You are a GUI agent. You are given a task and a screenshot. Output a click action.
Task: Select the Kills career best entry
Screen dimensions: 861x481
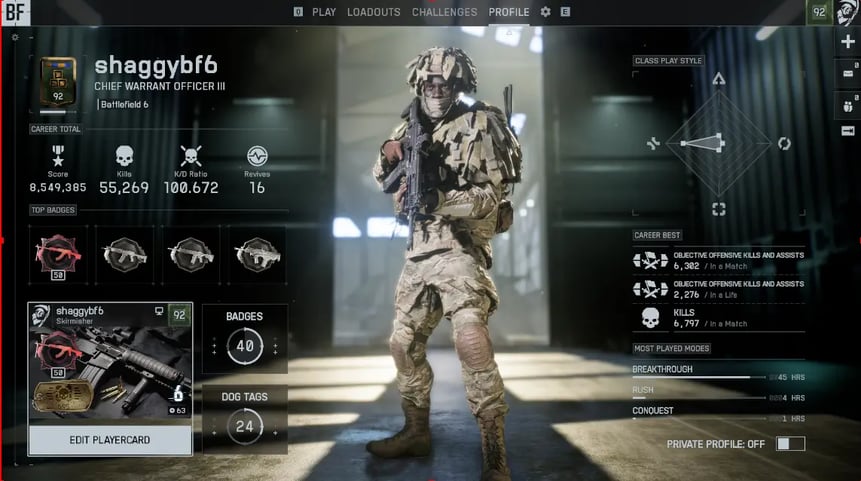pyautogui.click(x=719, y=318)
